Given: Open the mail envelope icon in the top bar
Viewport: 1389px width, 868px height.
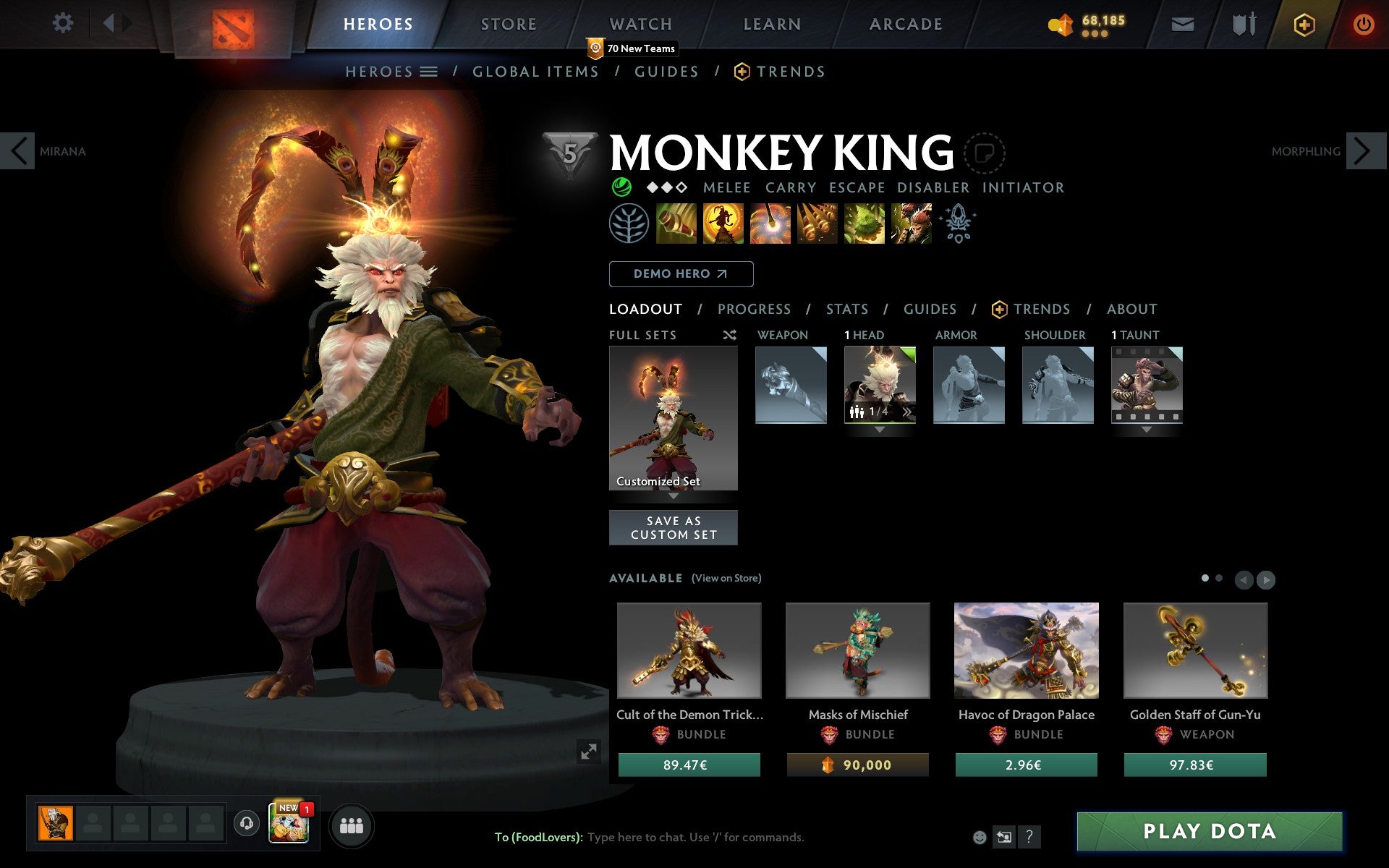Looking at the screenshot, I should (x=1182, y=24).
